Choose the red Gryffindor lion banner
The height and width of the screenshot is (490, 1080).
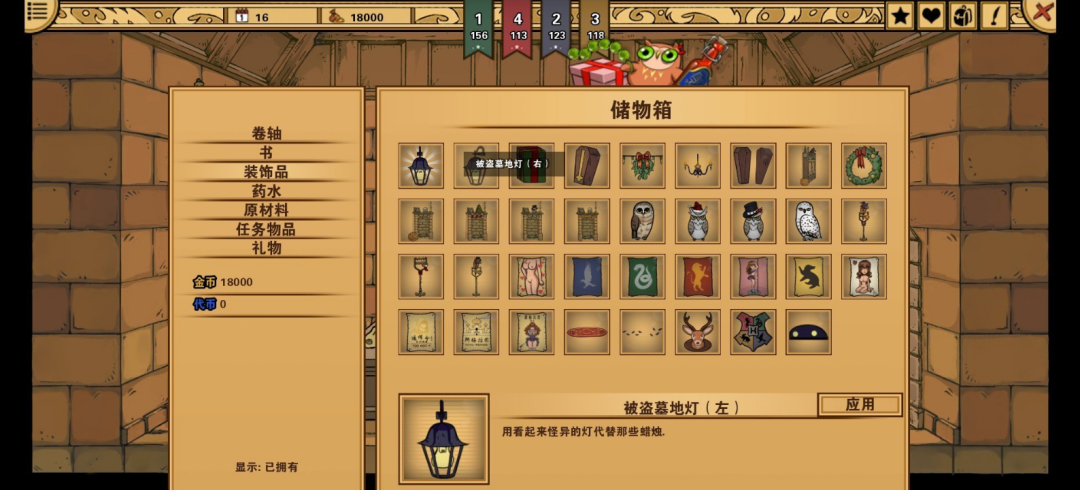click(x=698, y=276)
